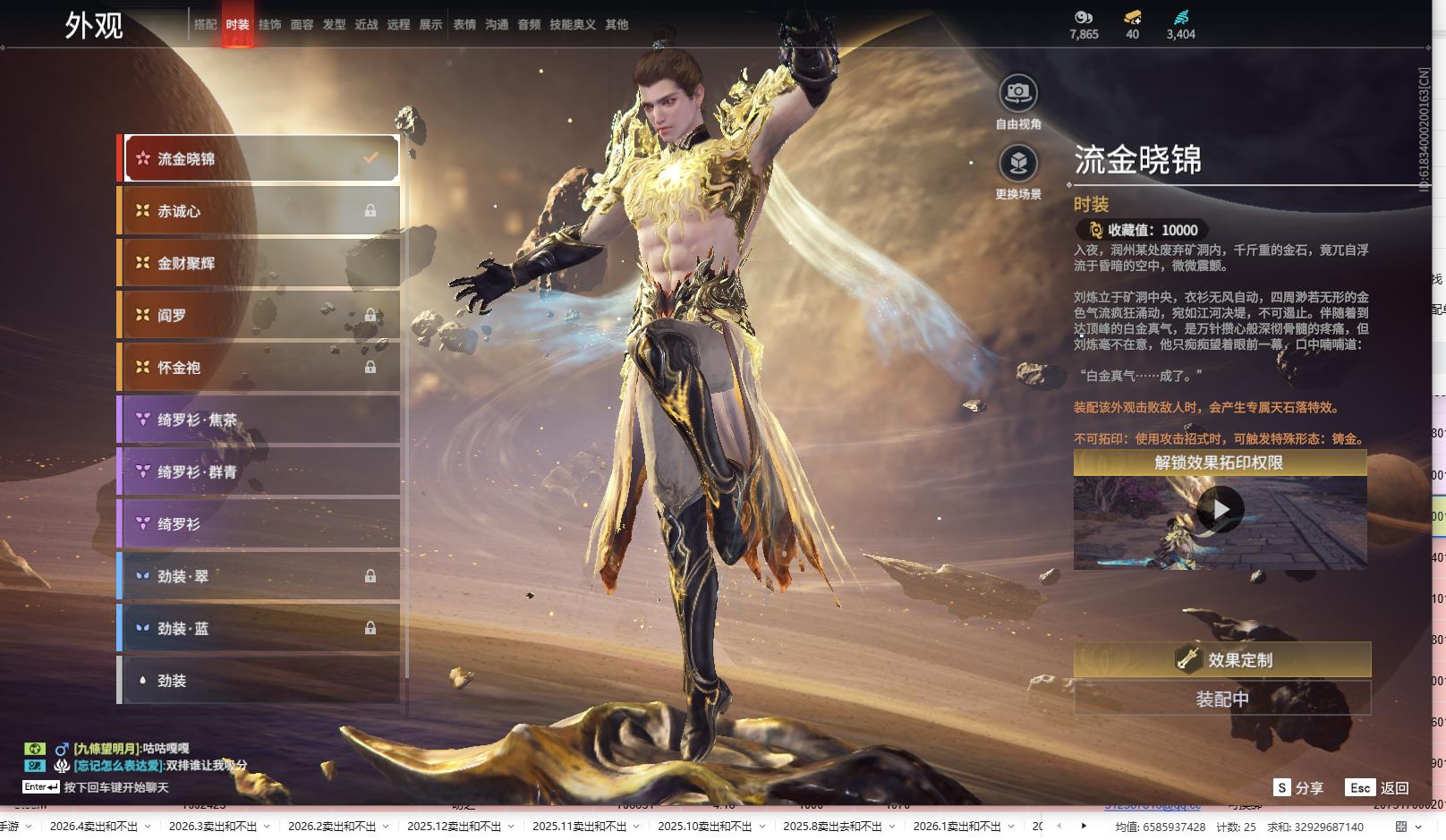This screenshot has width=1446, height=840.
Task: Click the 自由视角 camera icon
Action: coord(1018,93)
